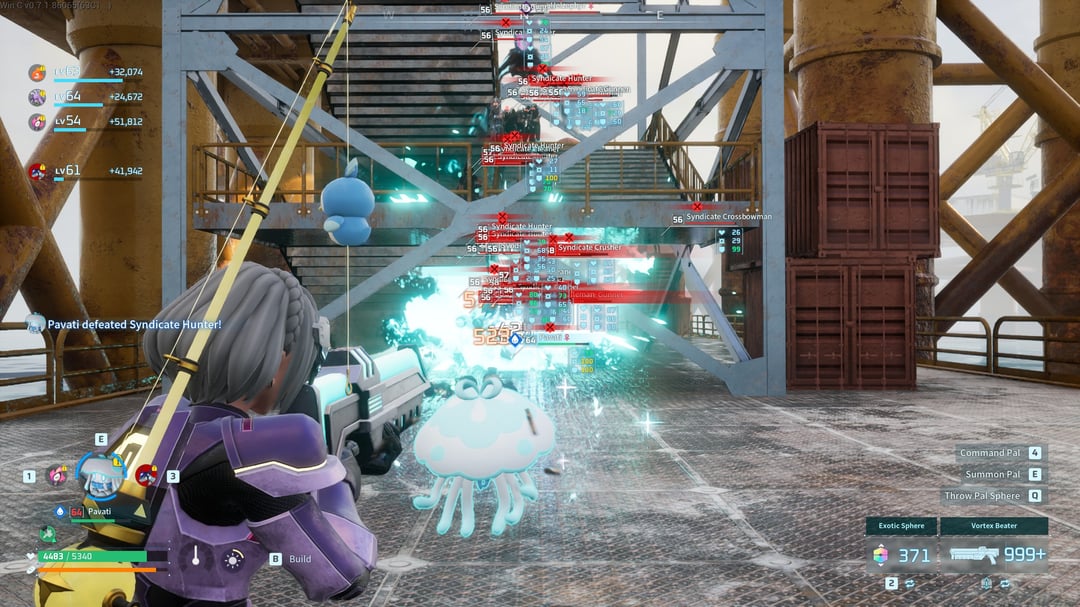1080x607 pixels.
Task: Choose the orange pal at top of party list
Action: [x=37, y=72]
